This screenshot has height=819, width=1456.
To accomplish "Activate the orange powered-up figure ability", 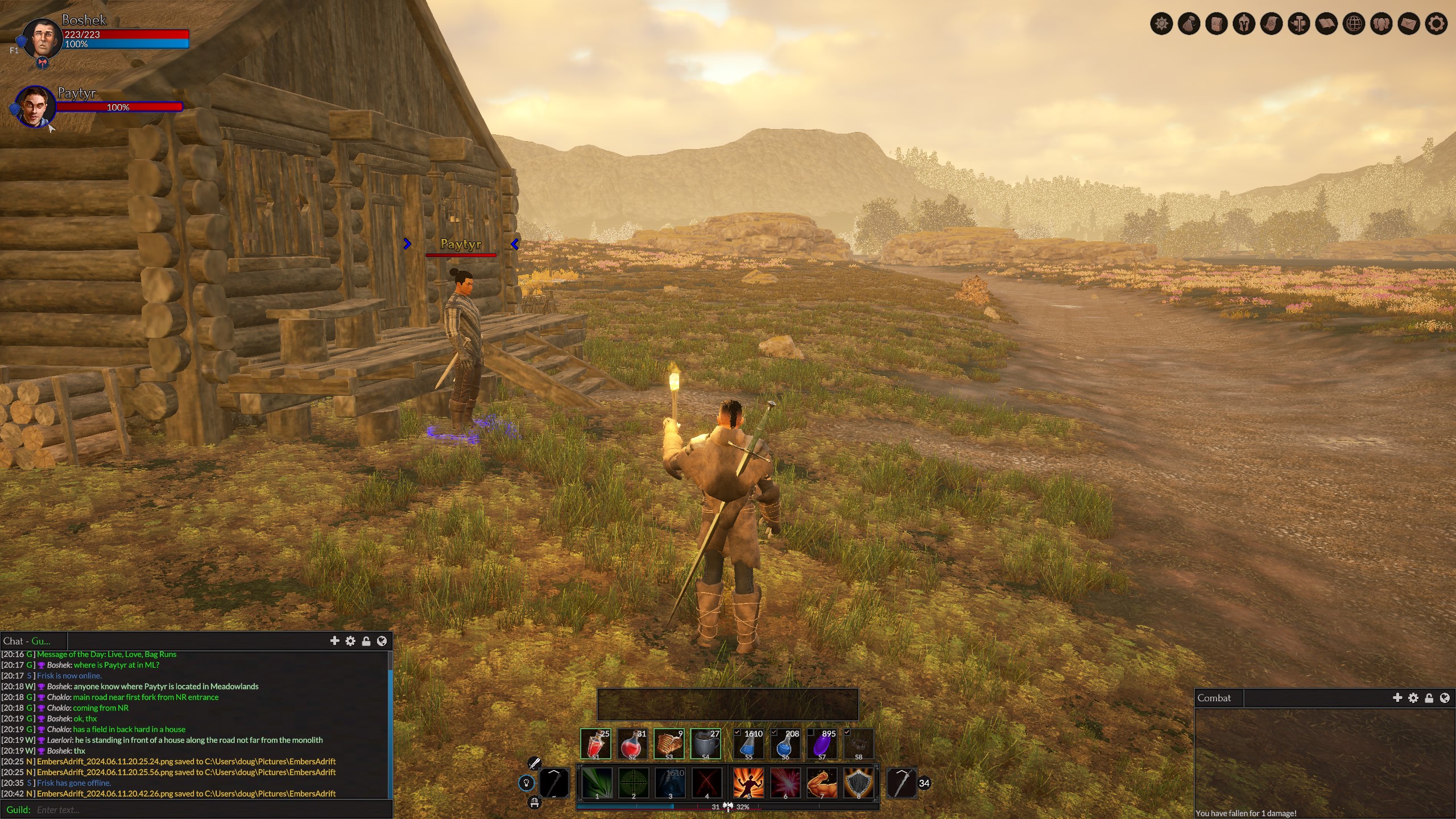I will tap(748, 783).
